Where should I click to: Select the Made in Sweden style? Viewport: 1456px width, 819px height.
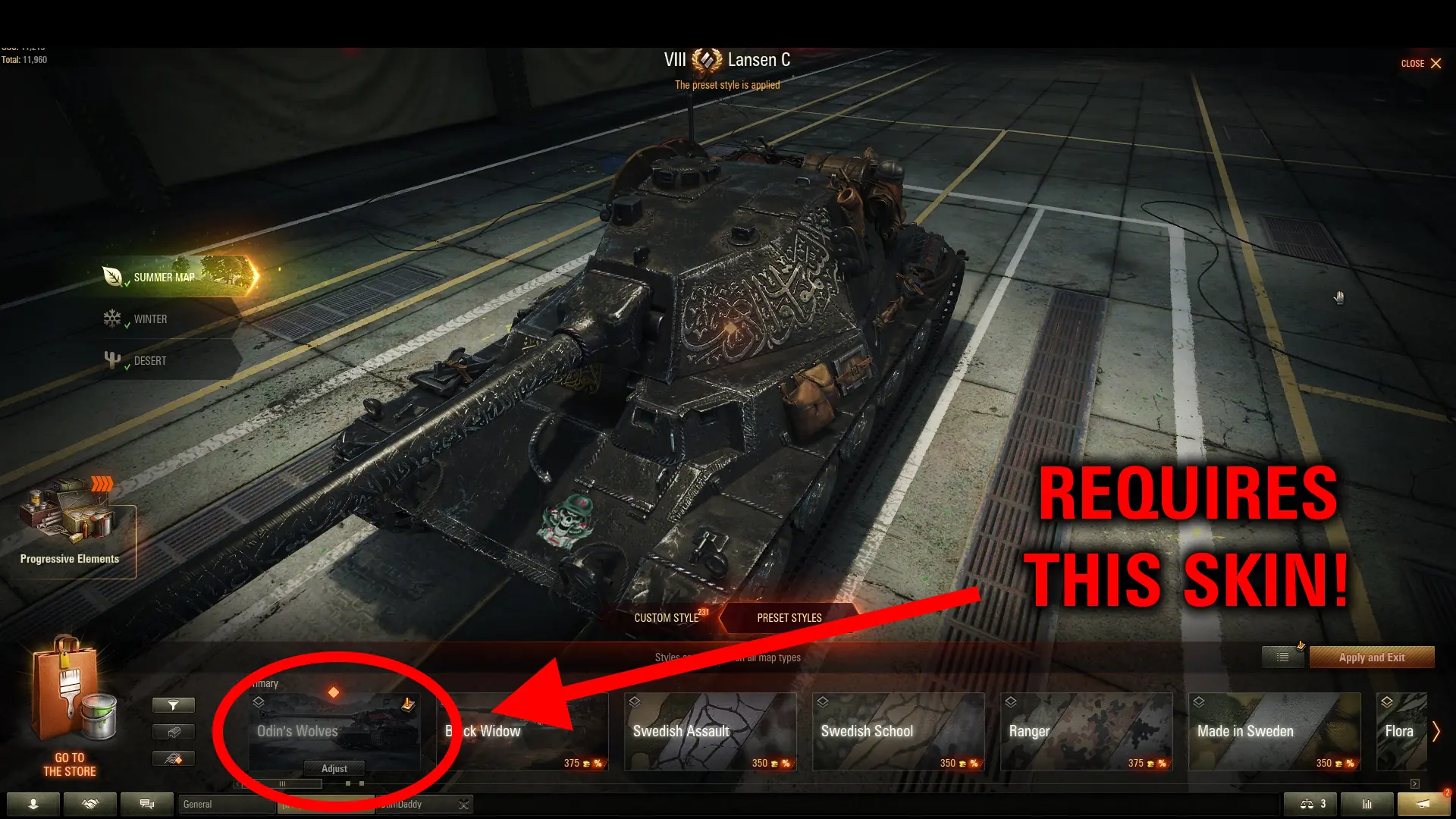(x=1274, y=731)
